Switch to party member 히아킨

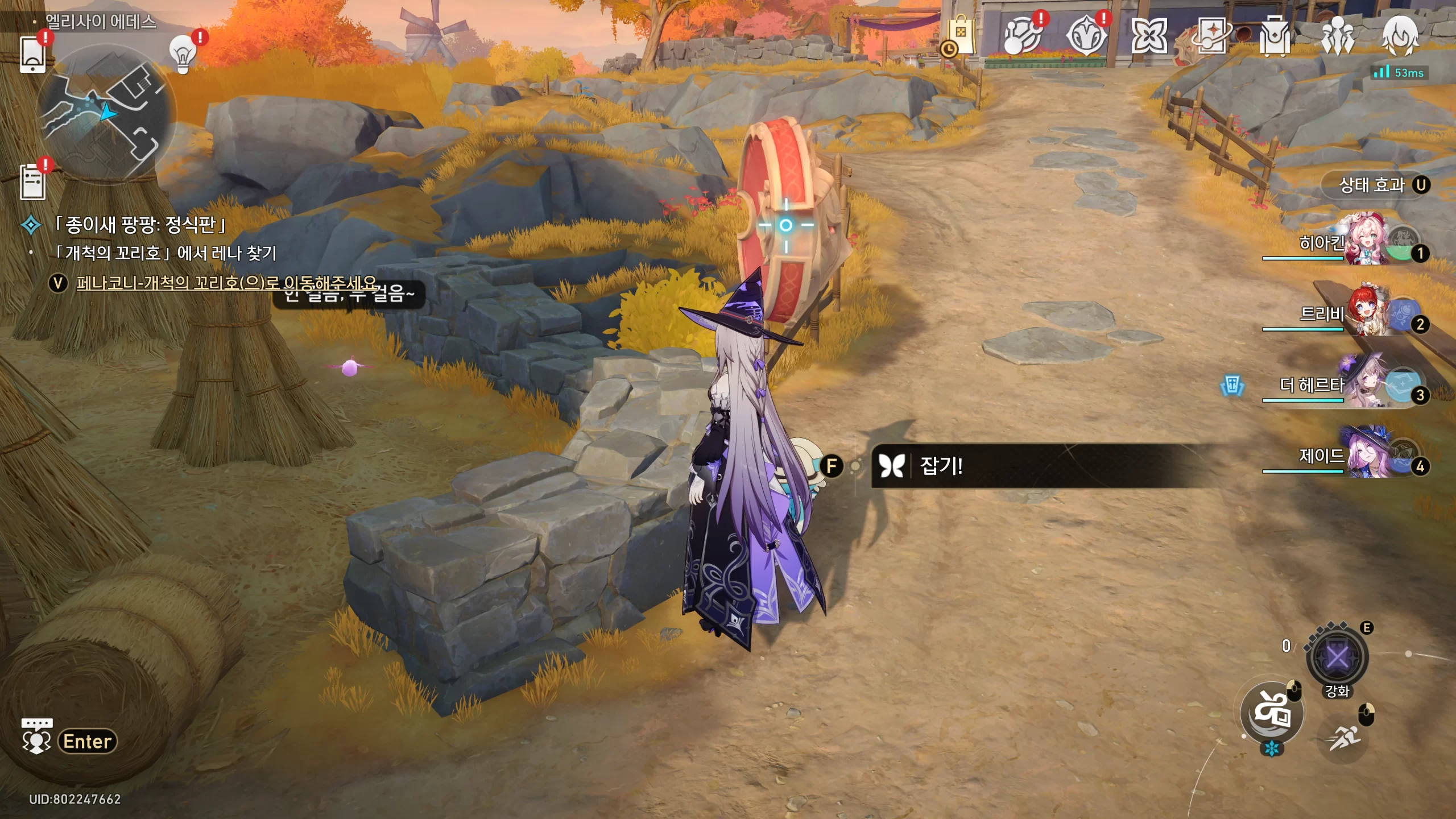coord(1365,241)
